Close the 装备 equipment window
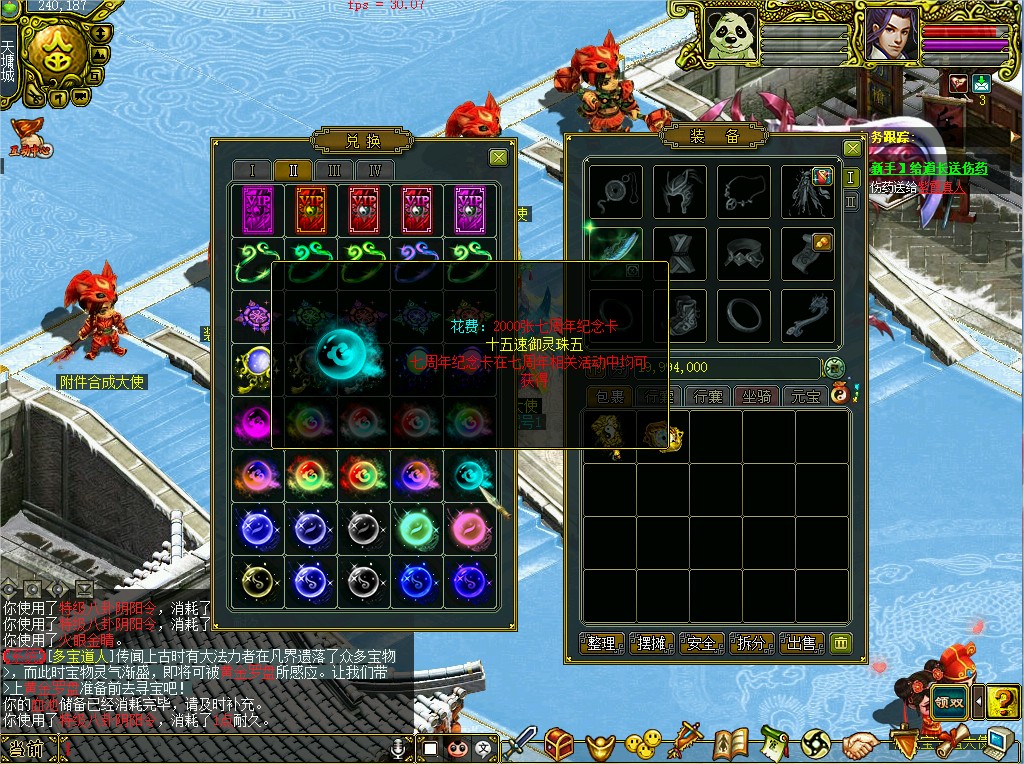Image resolution: width=1024 pixels, height=764 pixels. tap(852, 148)
